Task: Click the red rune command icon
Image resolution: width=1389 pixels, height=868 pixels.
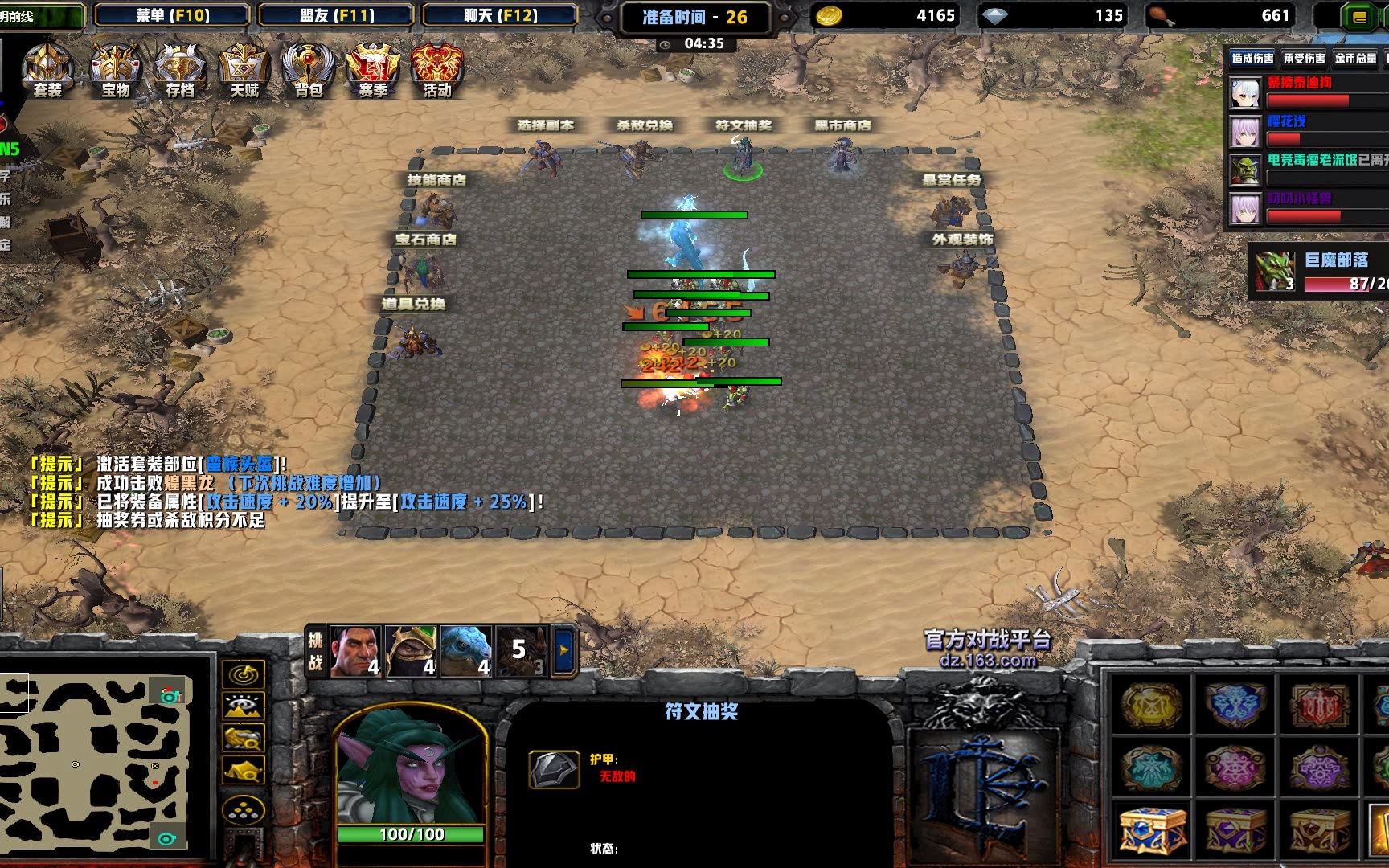Action: pyautogui.click(x=1319, y=702)
